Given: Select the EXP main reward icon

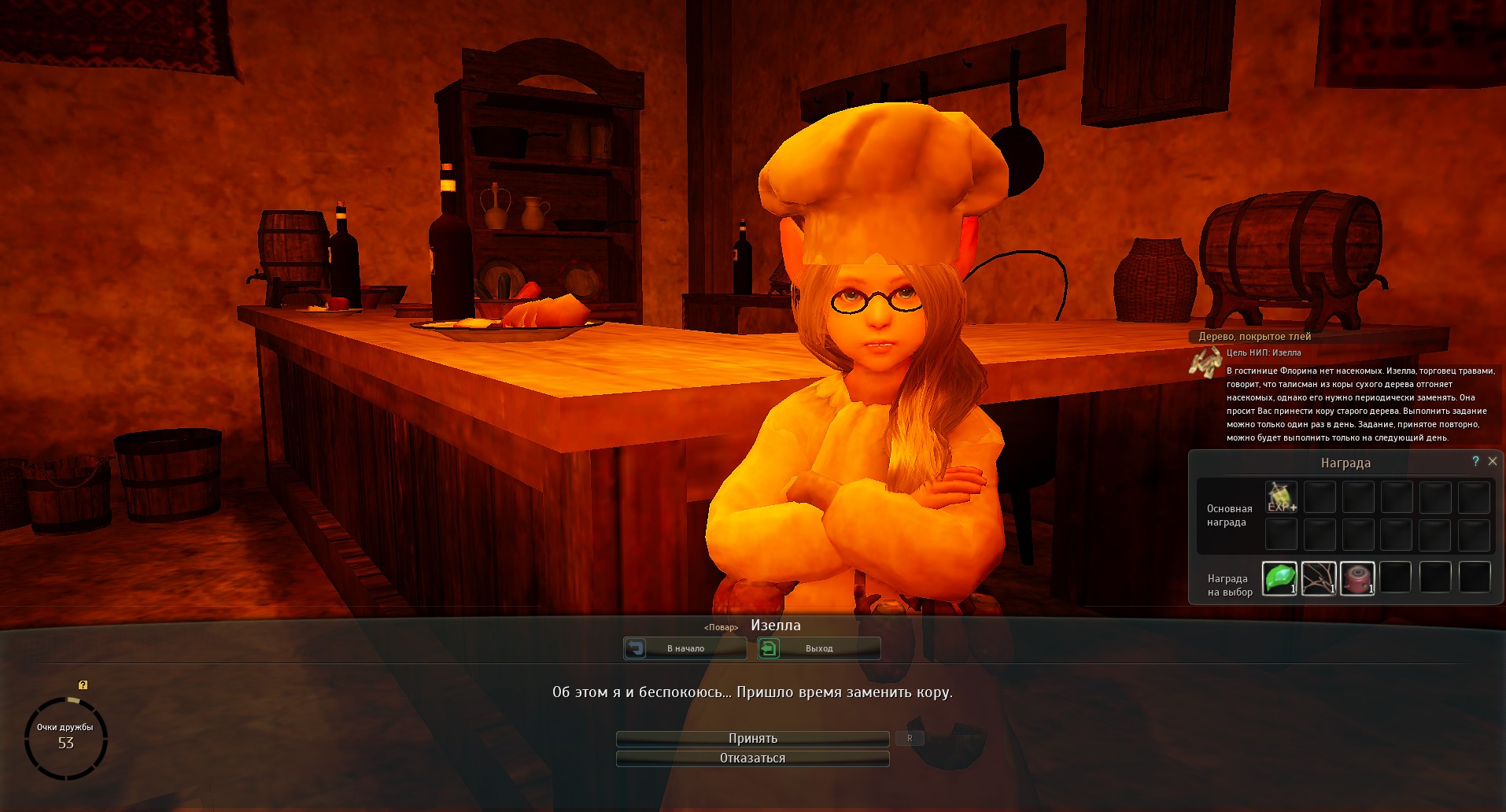Looking at the screenshot, I should click(1281, 497).
